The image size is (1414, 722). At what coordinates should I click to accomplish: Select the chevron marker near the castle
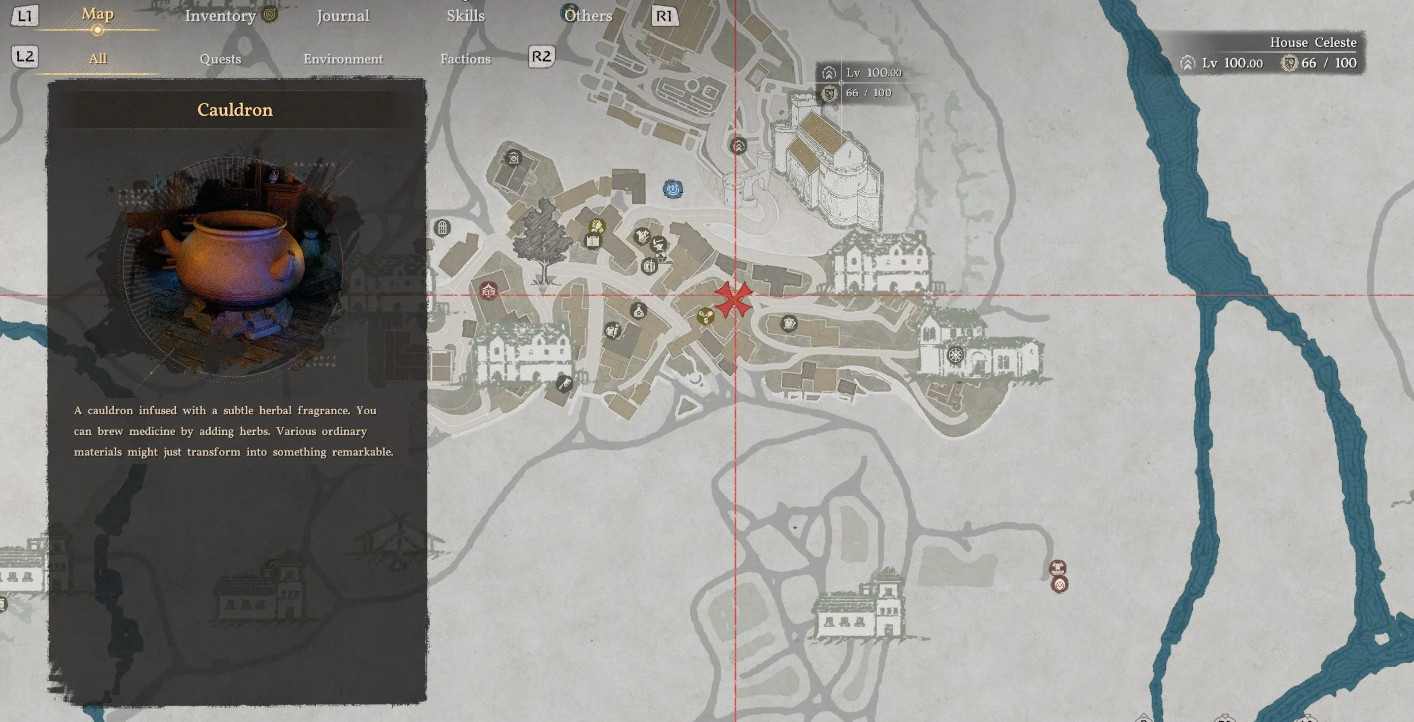click(738, 146)
